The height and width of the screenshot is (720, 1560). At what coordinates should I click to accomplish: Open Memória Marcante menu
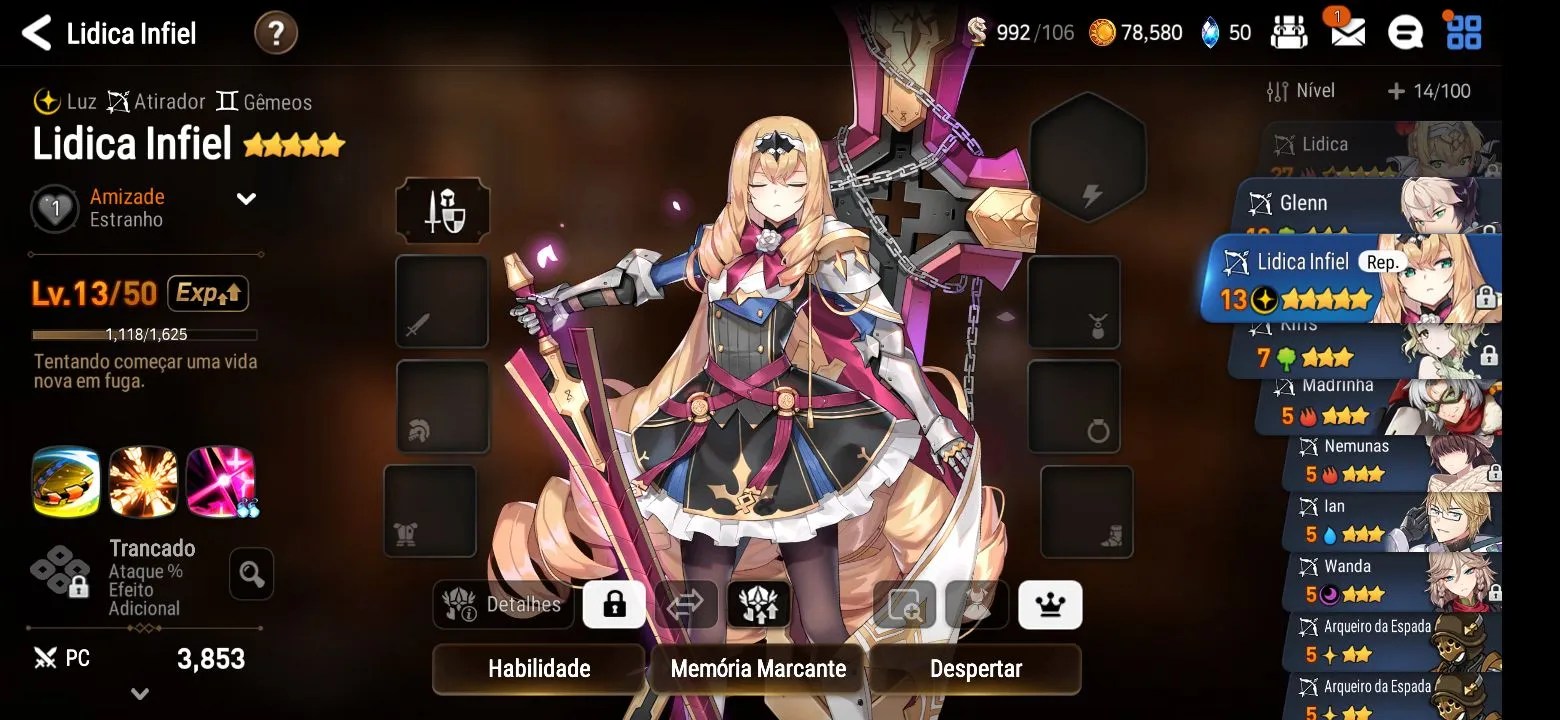[758, 669]
